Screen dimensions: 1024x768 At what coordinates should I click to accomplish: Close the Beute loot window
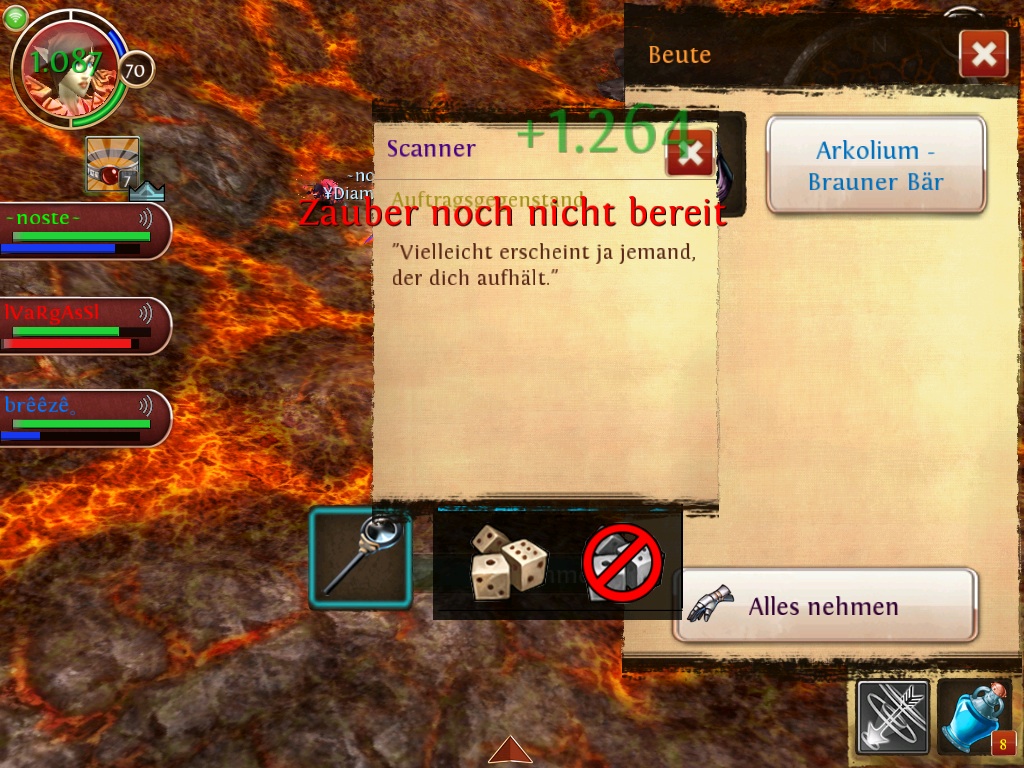click(983, 54)
